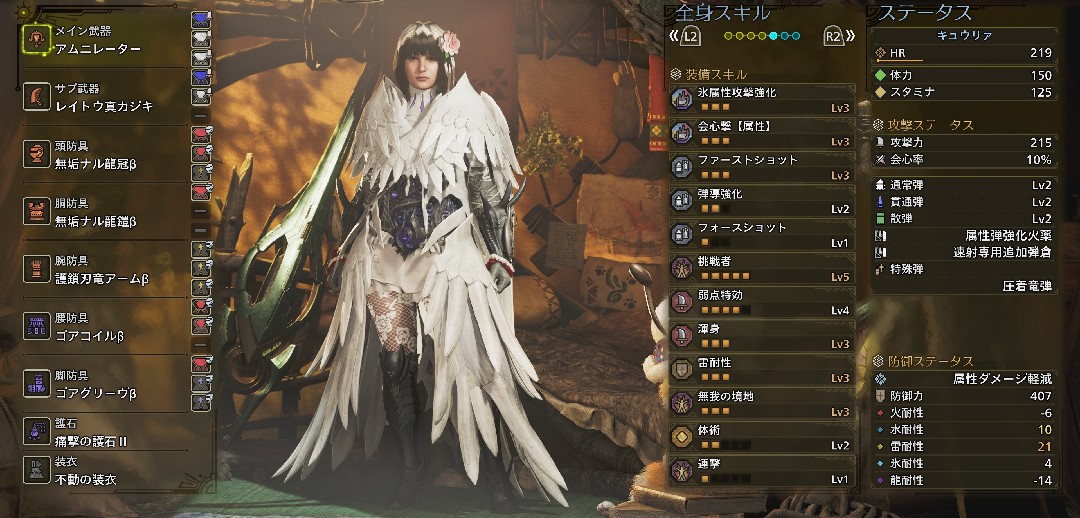
Task: Select the sub weapon レイトウ真カジキ slot
Action: point(100,97)
